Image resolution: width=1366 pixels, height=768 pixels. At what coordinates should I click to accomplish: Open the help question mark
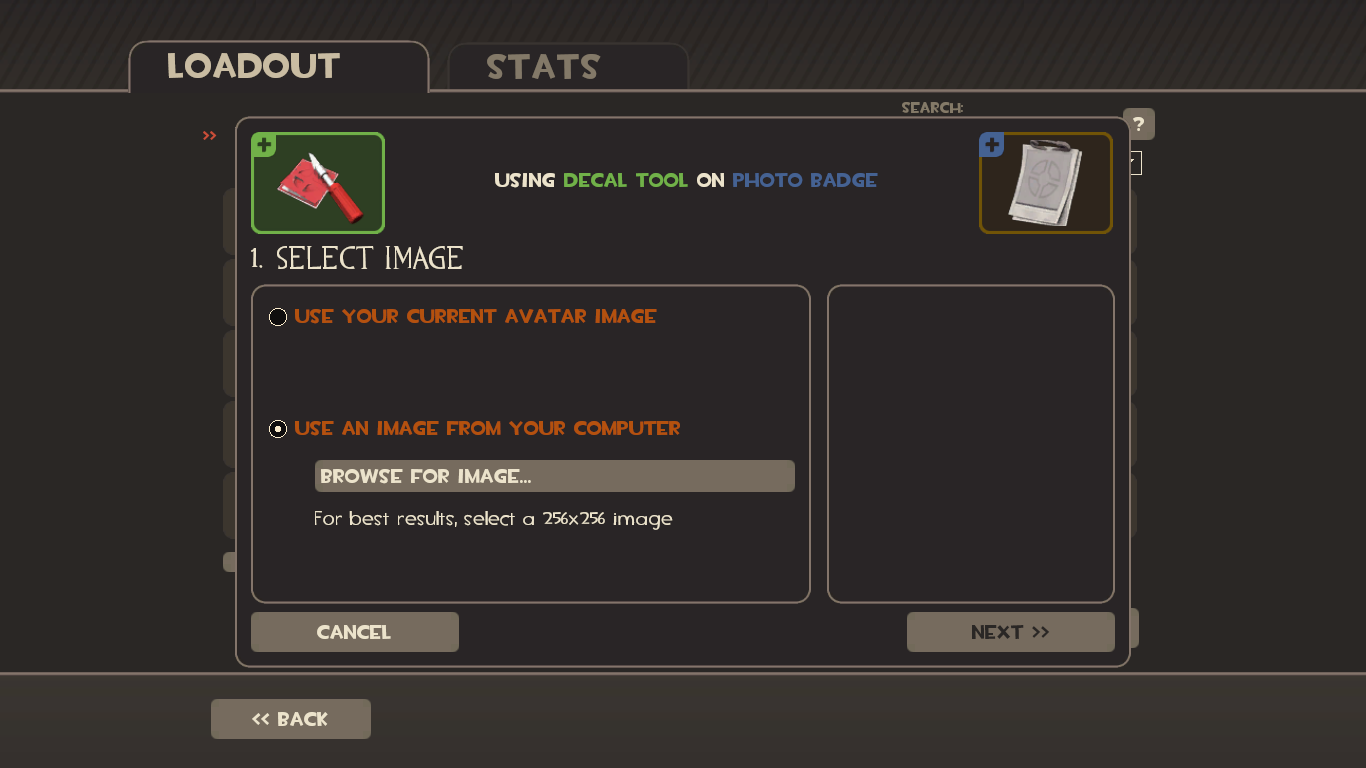[x=1138, y=124]
